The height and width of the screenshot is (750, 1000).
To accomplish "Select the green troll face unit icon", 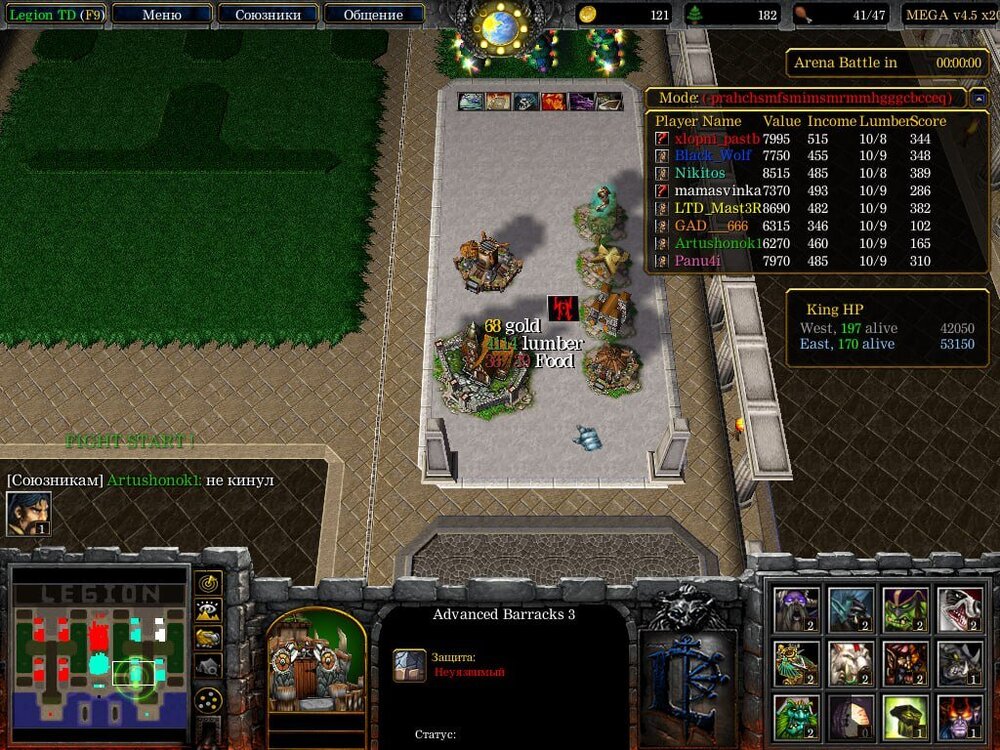I will (x=796, y=717).
